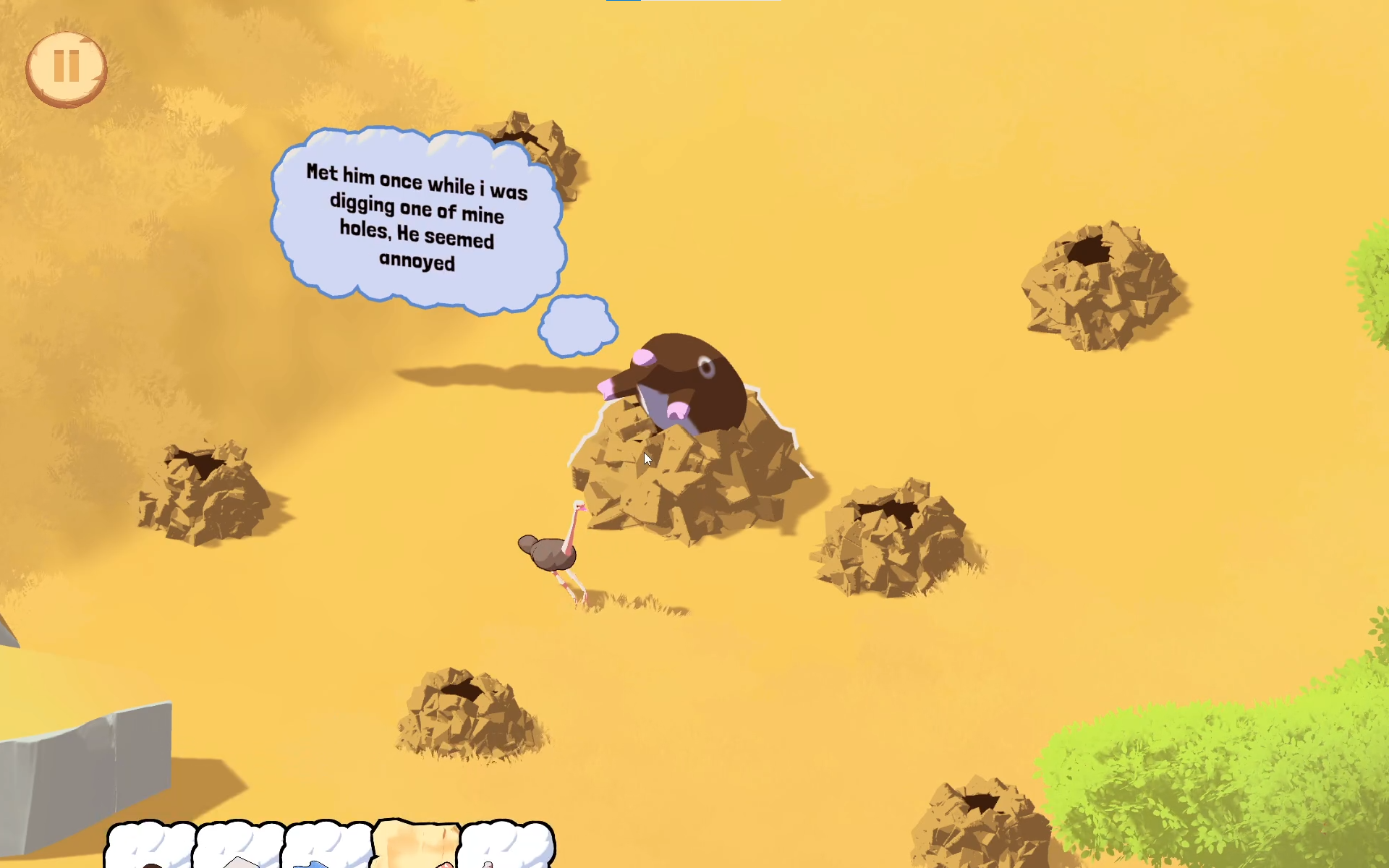The width and height of the screenshot is (1389, 868).
Task: Pause the game with the round button
Action: pos(67,69)
